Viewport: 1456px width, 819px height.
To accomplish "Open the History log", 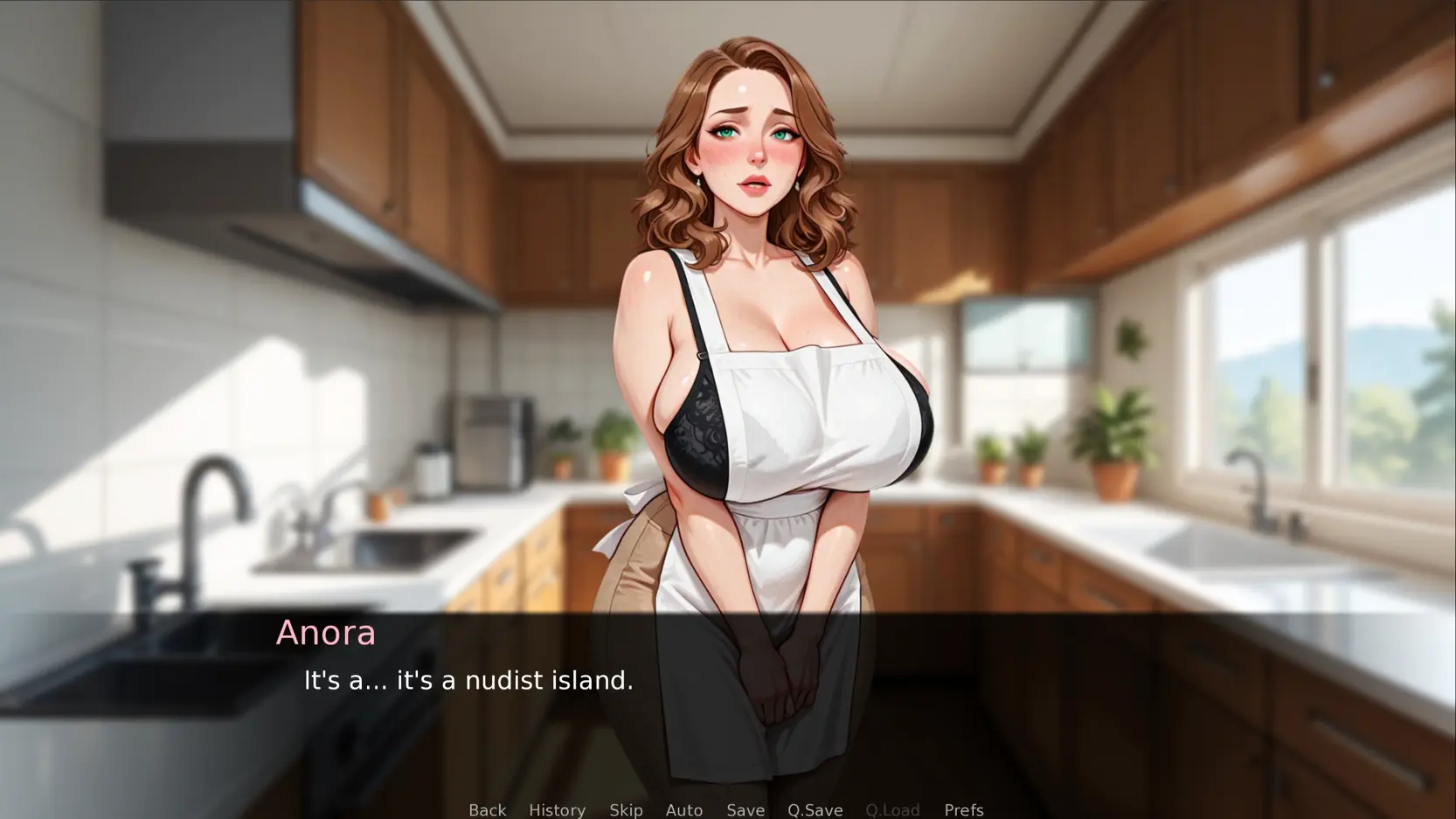I will click(x=557, y=809).
